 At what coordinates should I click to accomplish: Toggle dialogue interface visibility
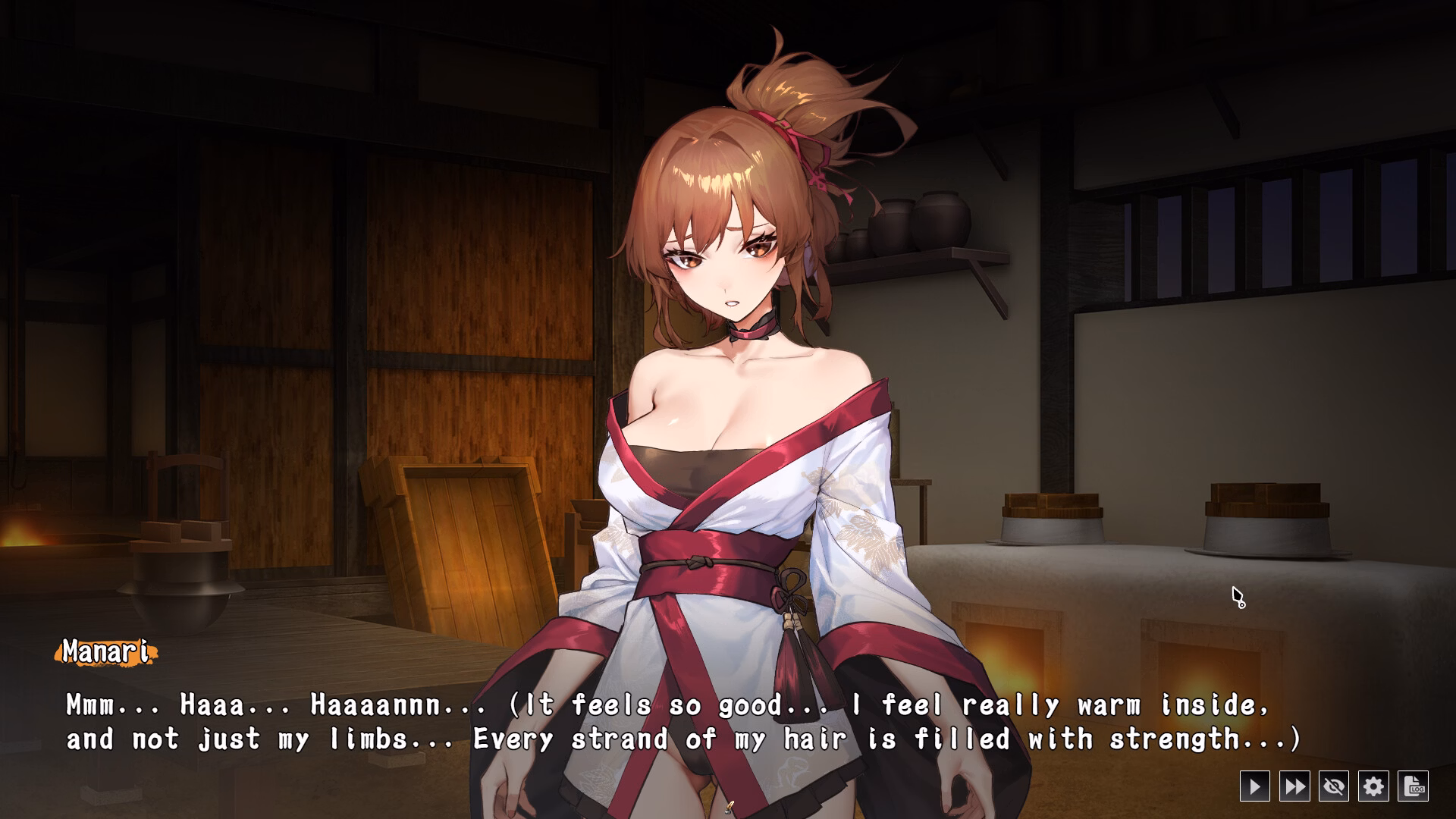[1335, 787]
